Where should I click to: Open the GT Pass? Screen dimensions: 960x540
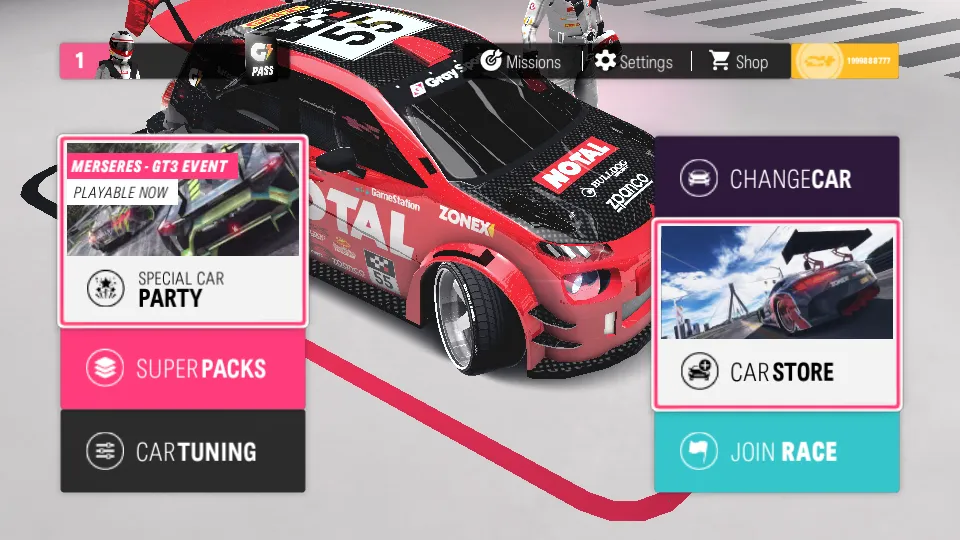pyautogui.click(x=264, y=62)
